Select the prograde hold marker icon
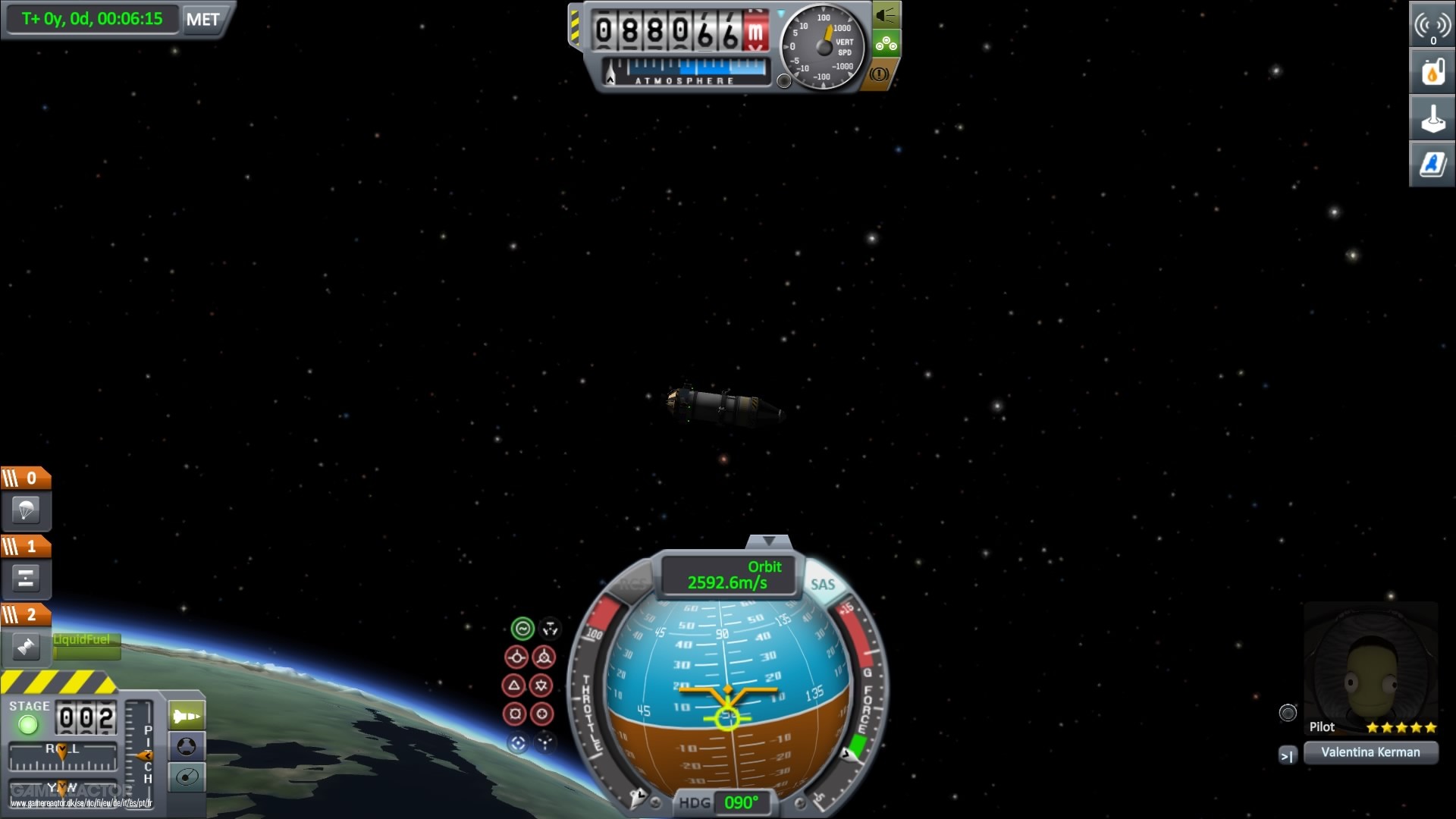Image resolution: width=1456 pixels, height=819 pixels. (518, 657)
